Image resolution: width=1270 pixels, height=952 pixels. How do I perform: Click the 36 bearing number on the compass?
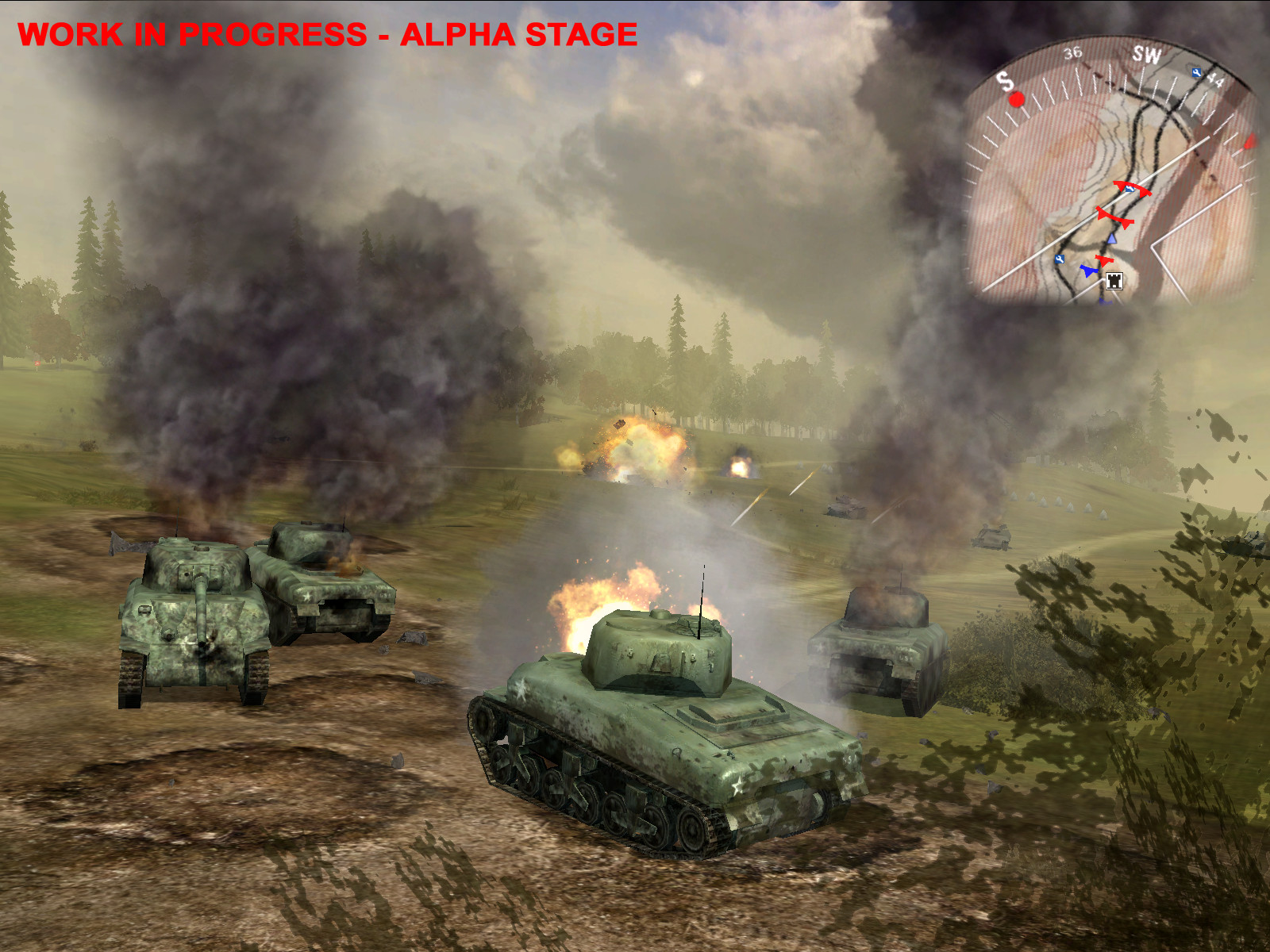(1073, 53)
